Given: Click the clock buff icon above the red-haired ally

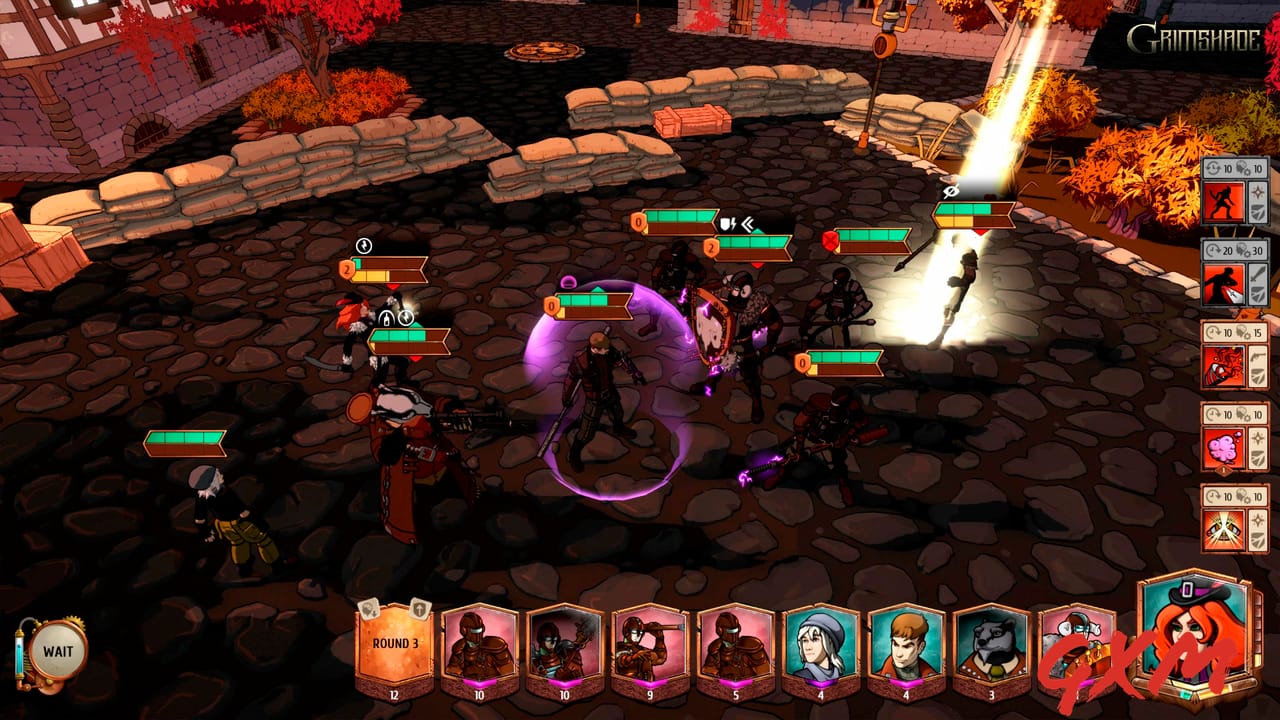Looking at the screenshot, I should point(364,245).
